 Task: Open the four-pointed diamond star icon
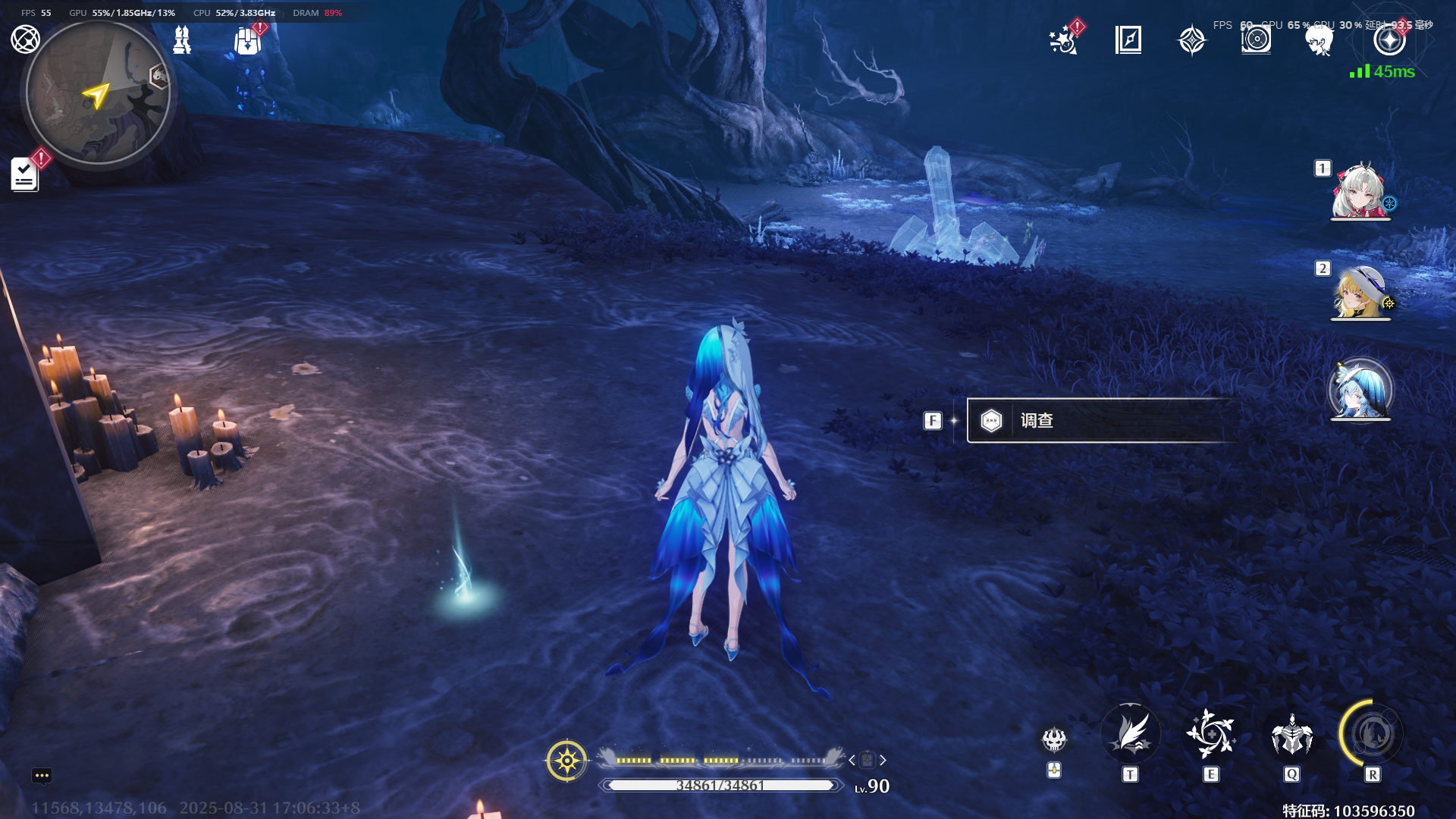pos(1191,40)
